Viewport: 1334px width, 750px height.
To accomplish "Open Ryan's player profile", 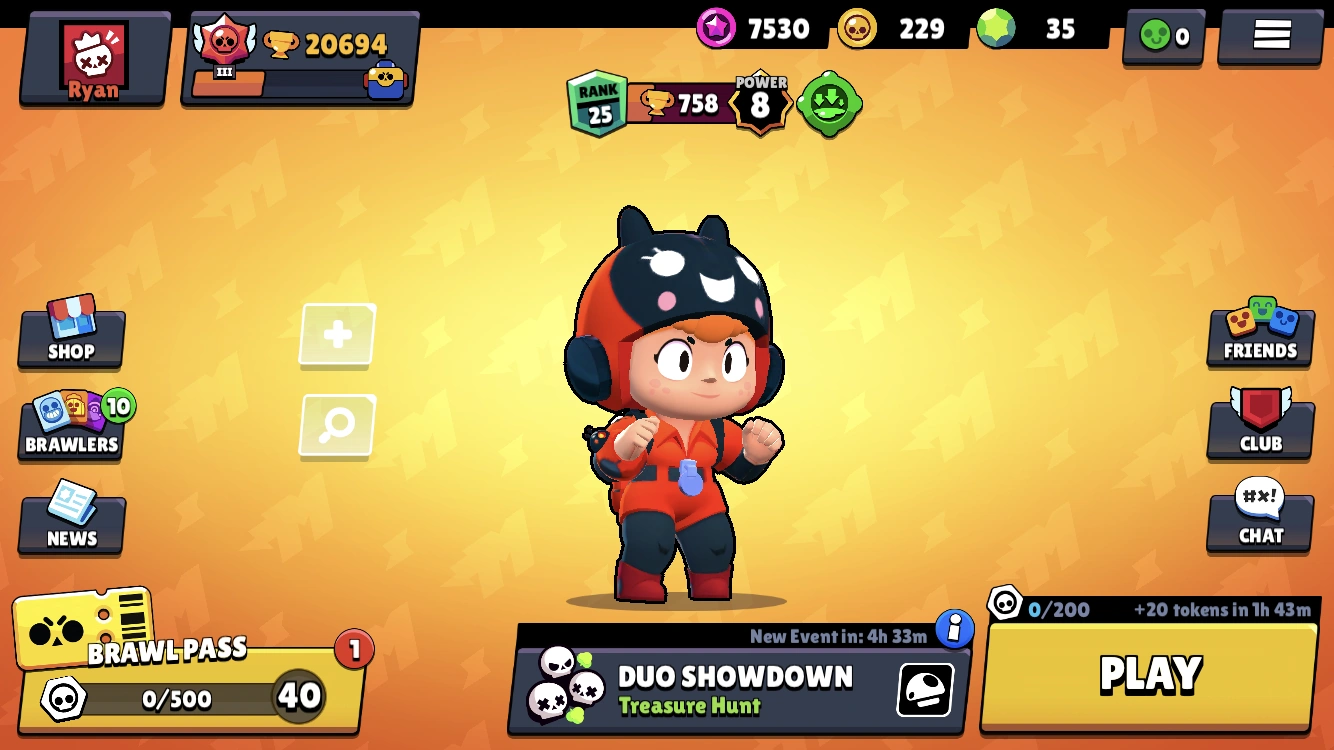I will [93, 55].
